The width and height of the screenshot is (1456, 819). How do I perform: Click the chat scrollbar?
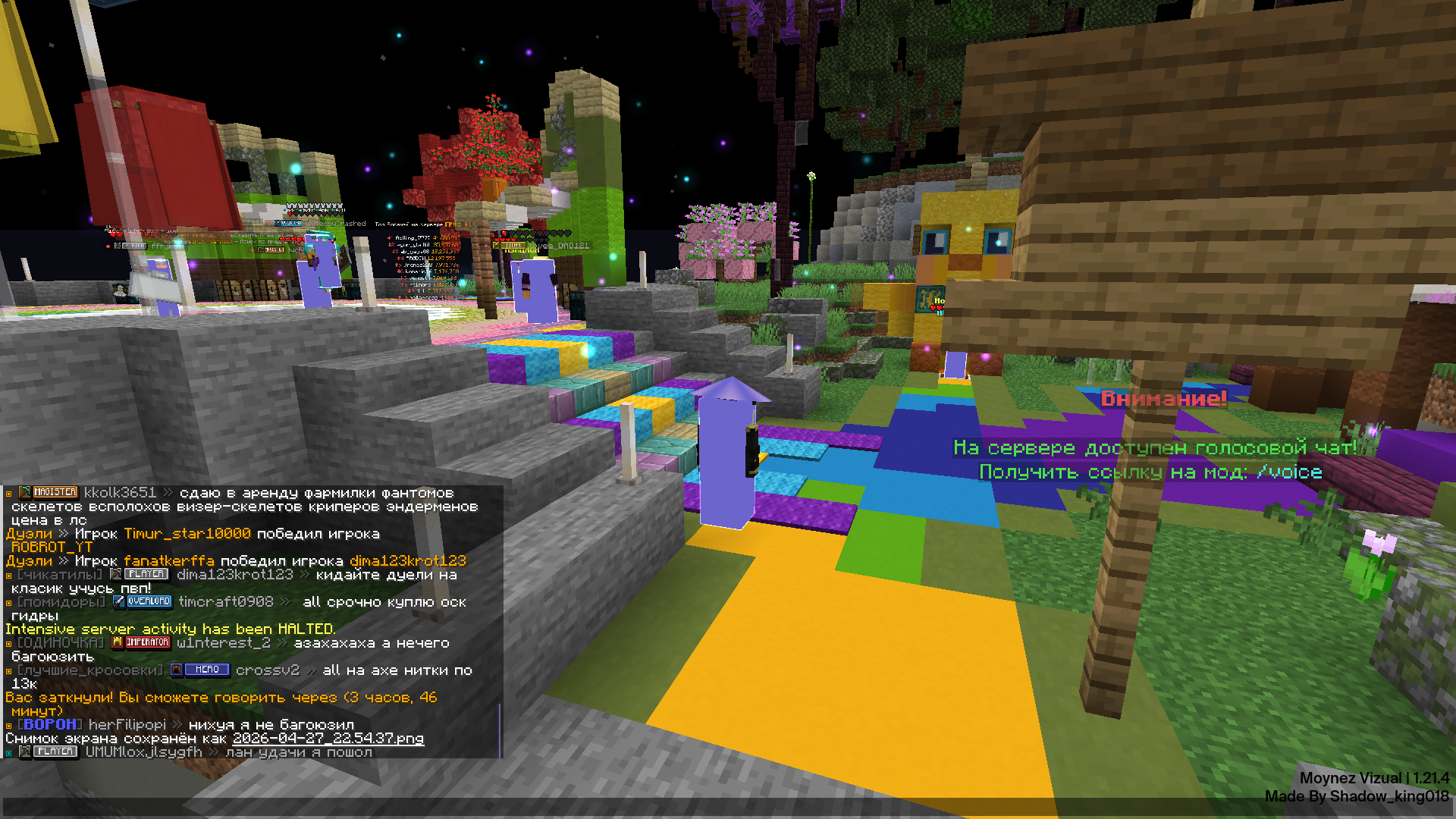point(500,730)
